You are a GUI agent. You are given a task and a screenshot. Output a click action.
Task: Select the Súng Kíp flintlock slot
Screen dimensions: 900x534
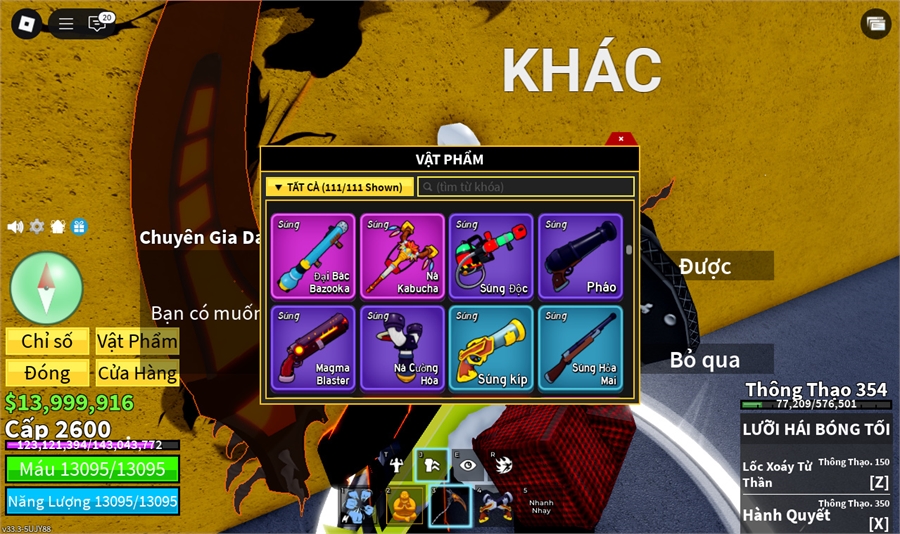[x=491, y=347]
